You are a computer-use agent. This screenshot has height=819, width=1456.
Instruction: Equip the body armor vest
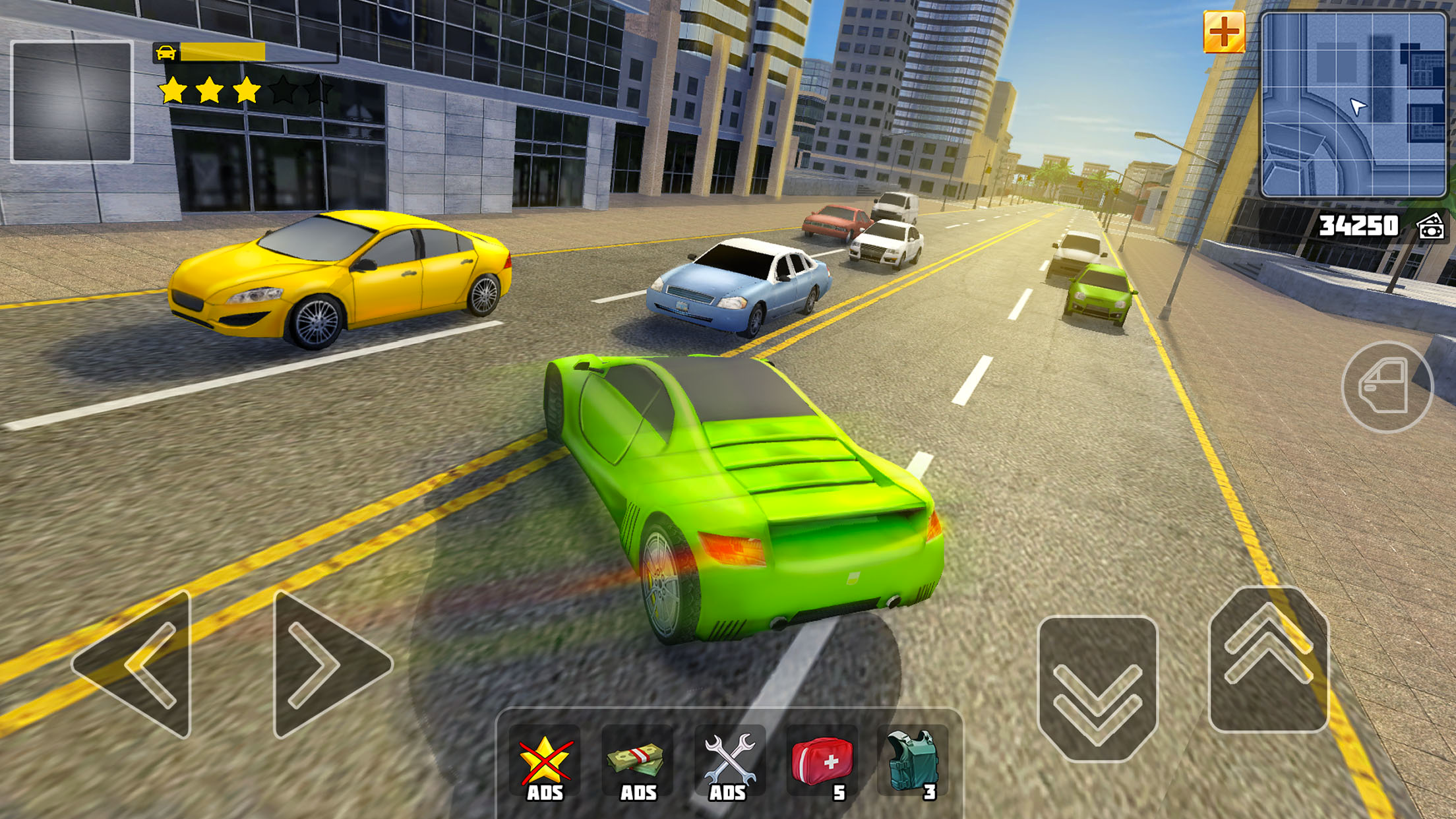click(x=913, y=765)
